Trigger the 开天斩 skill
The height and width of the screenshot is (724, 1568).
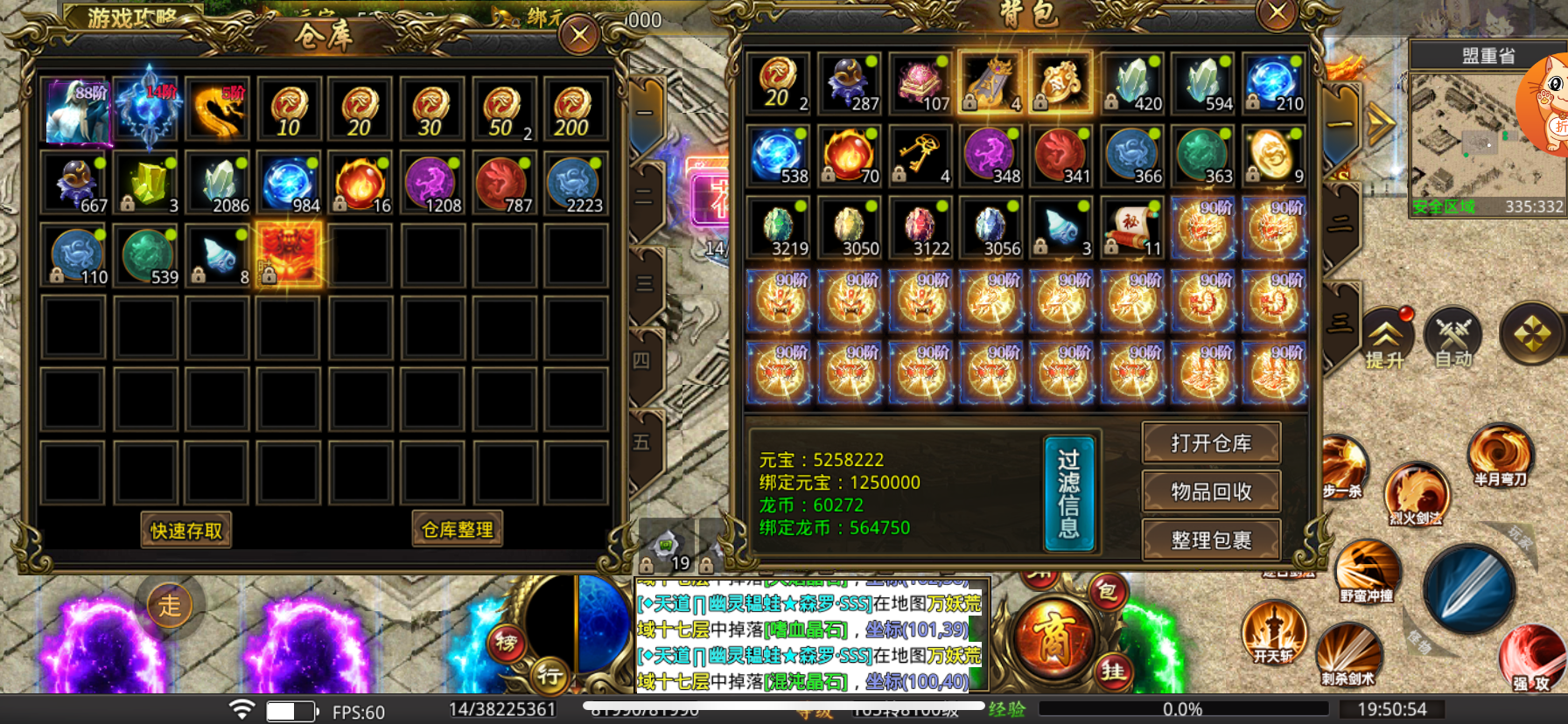[x=1274, y=631]
